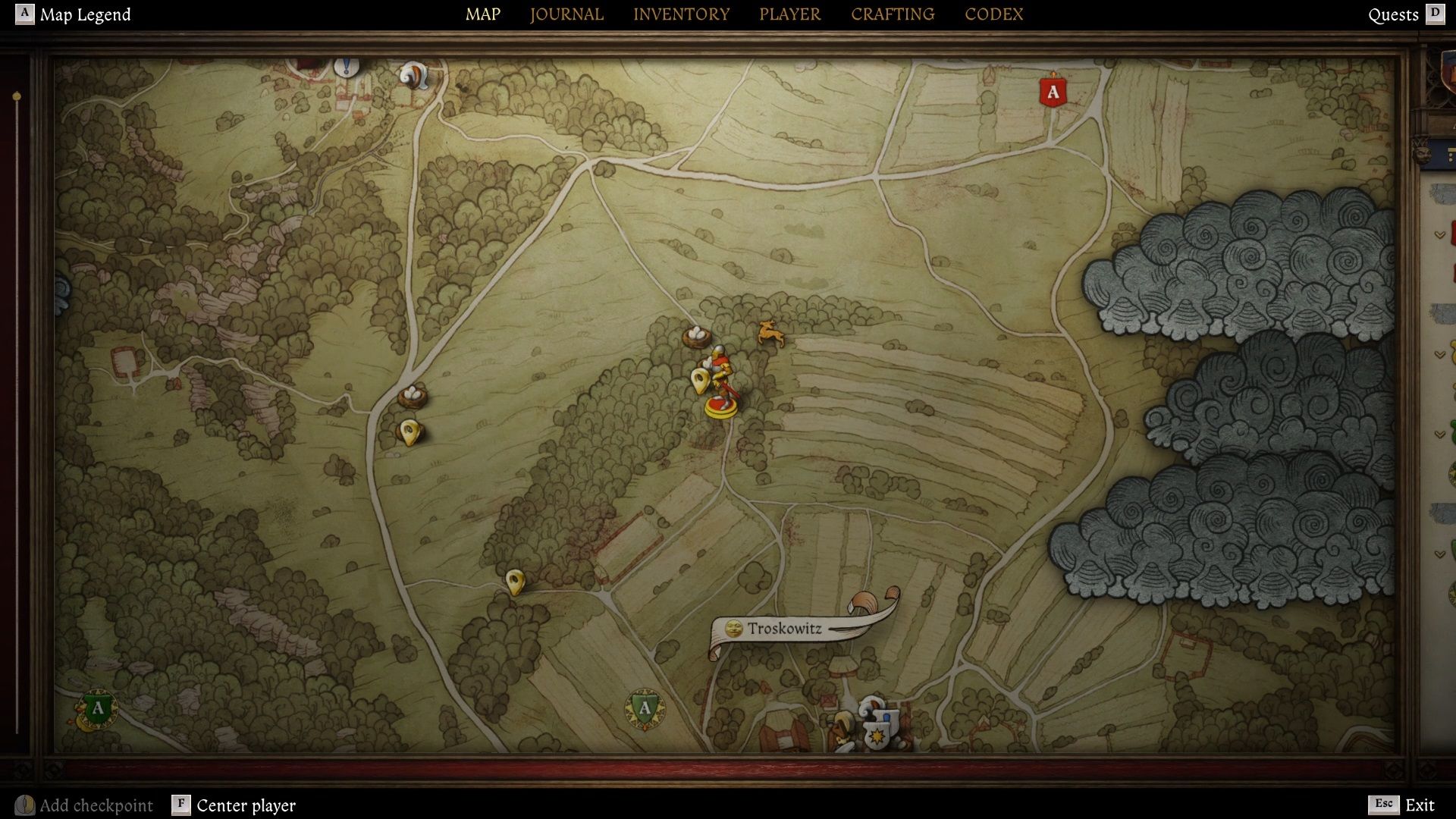
Task: Select the red A banner marker top right
Action: [x=1053, y=93]
